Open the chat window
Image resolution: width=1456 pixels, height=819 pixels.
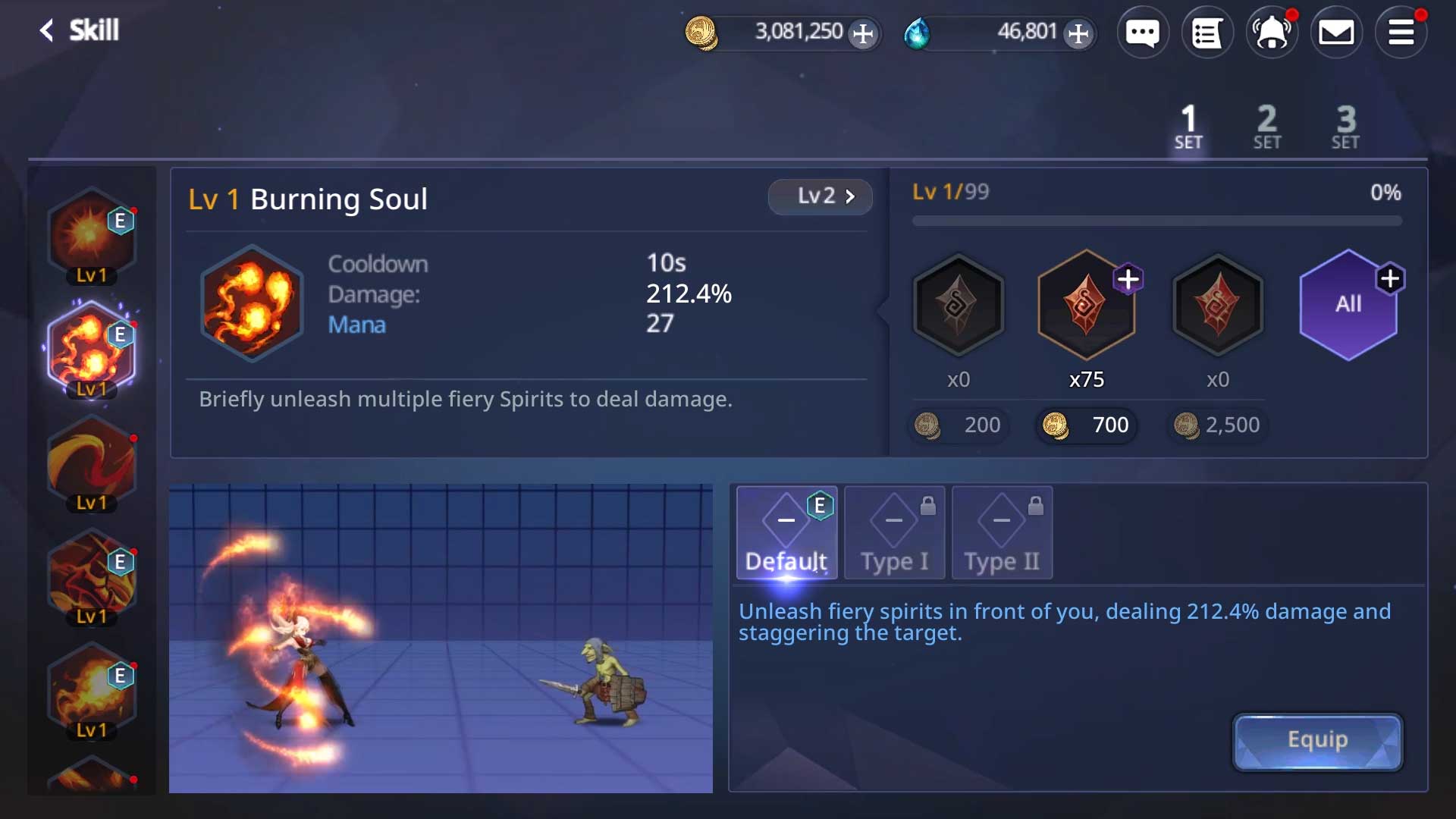click(x=1142, y=33)
